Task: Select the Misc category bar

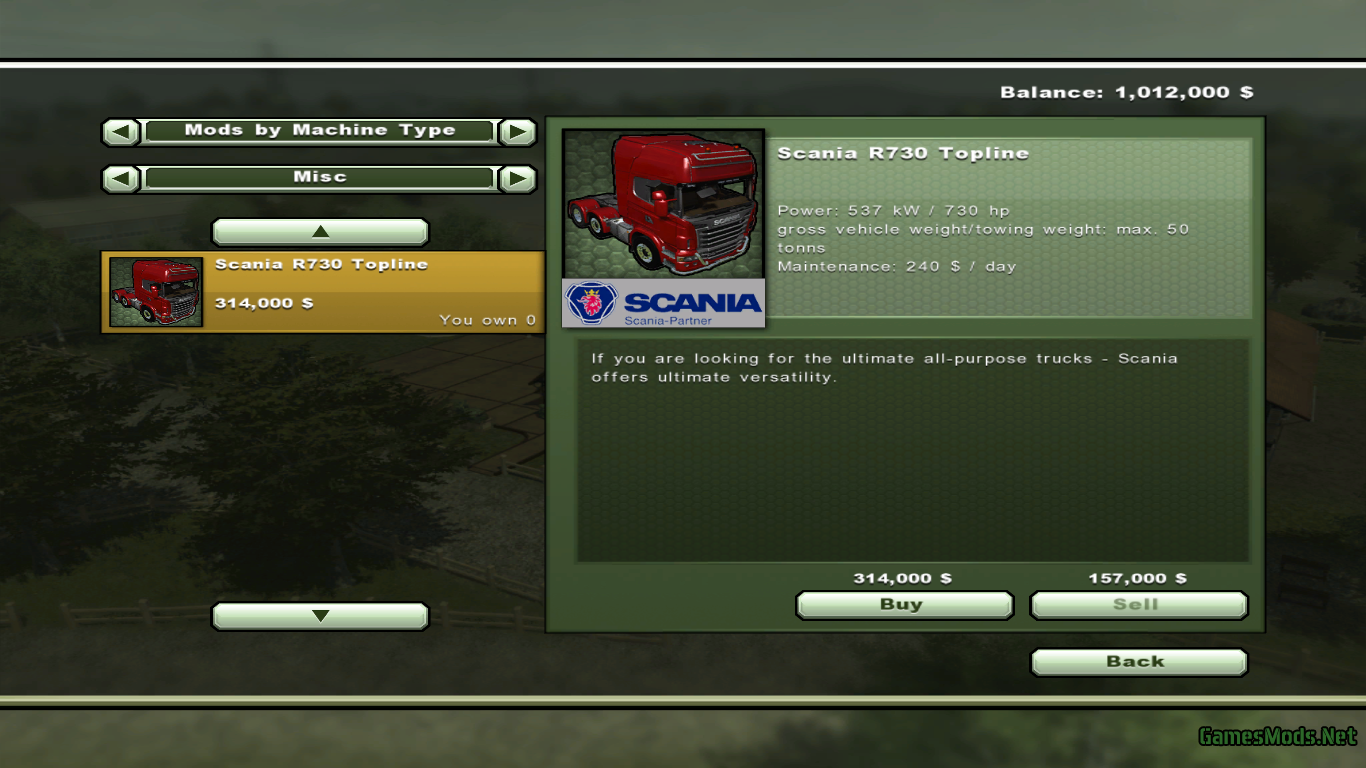Action: [x=318, y=177]
